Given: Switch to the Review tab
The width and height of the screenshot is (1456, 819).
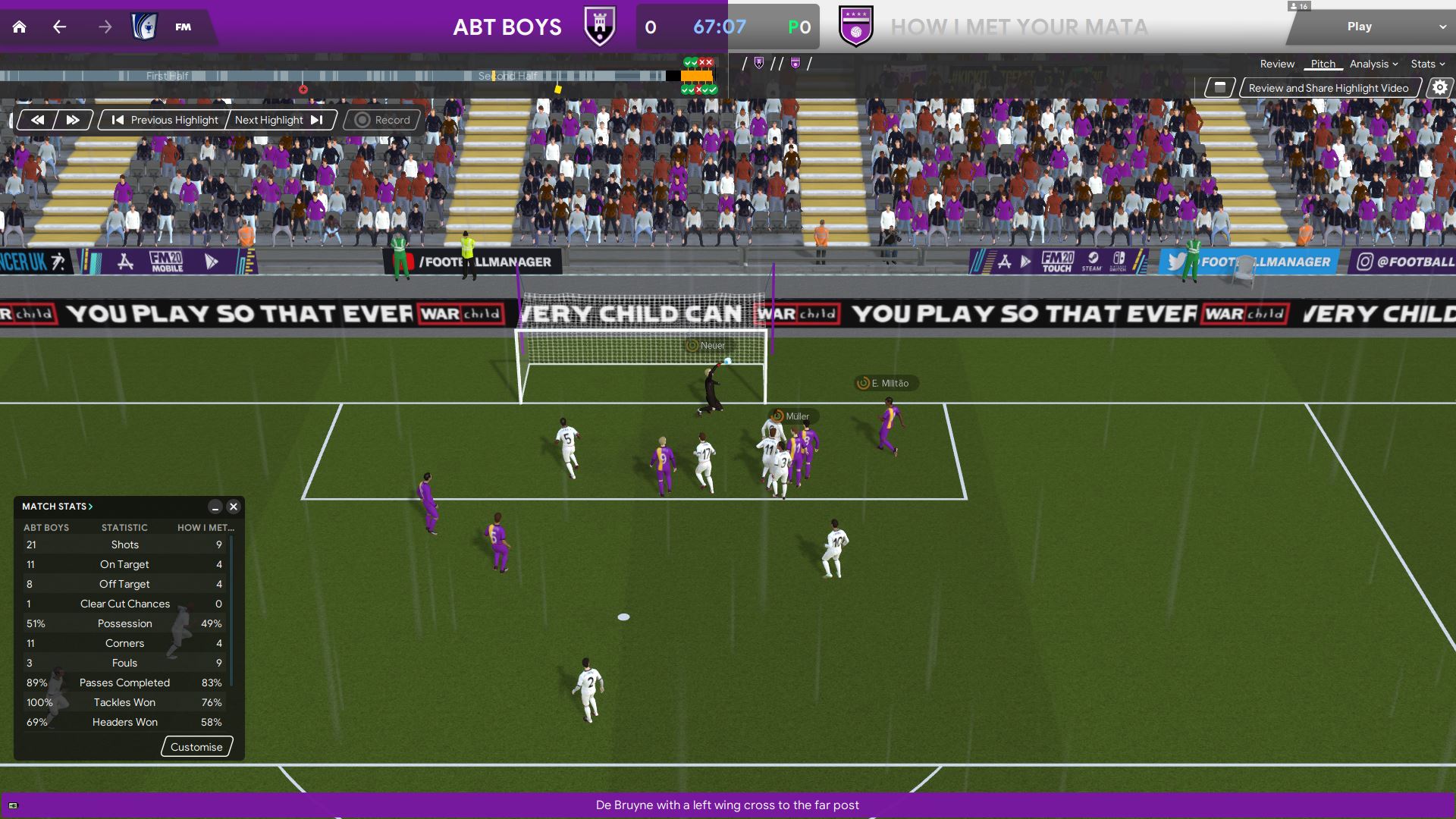Looking at the screenshot, I should click(1277, 64).
